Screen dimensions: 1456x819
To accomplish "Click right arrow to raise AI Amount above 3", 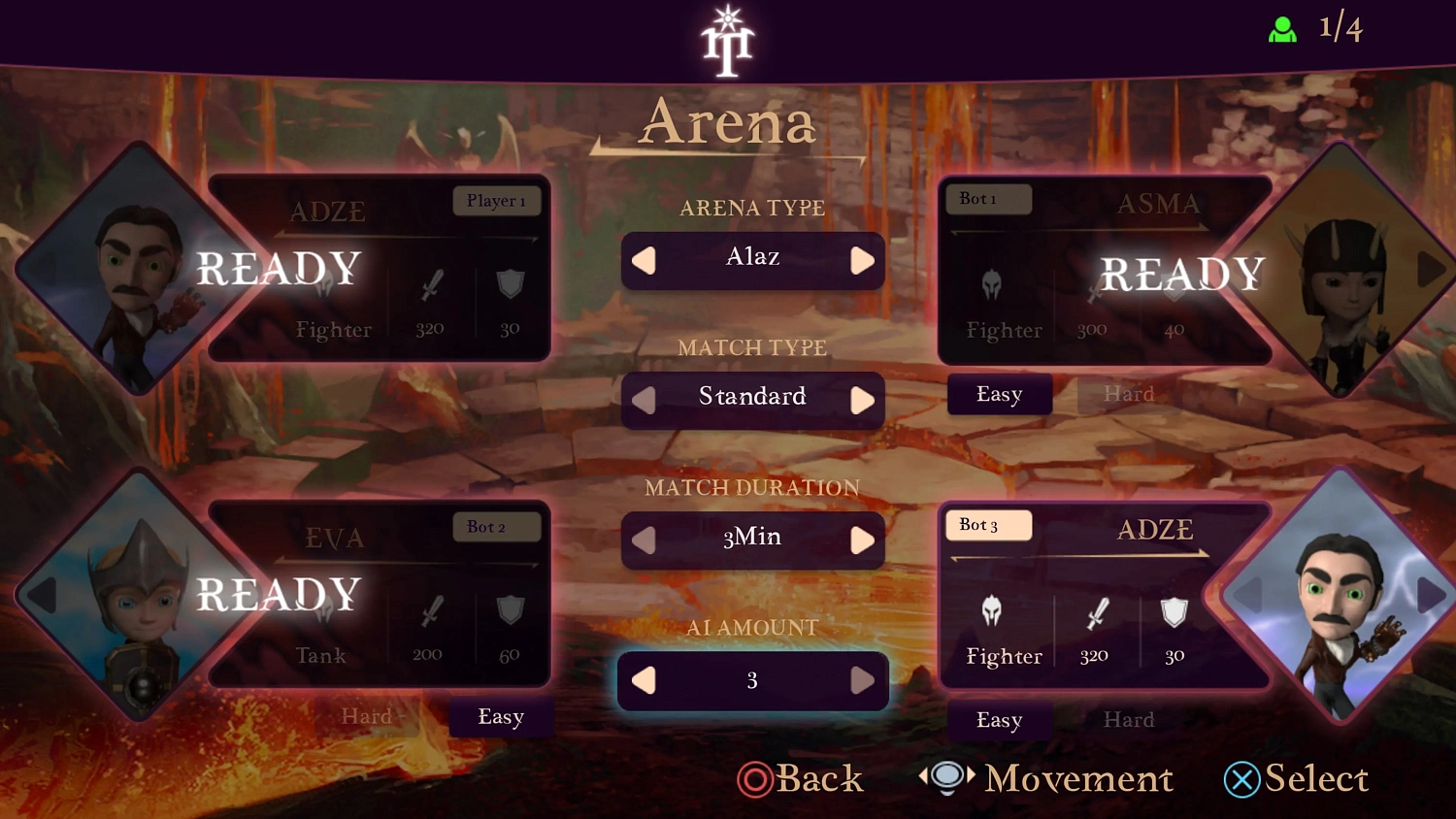I will point(862,680).
